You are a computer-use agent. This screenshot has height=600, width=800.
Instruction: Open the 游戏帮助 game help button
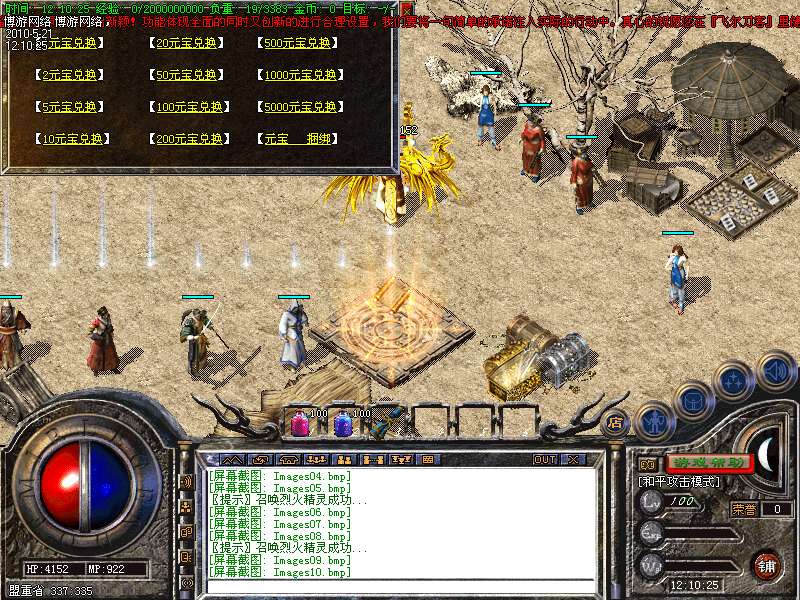[708, 463]
